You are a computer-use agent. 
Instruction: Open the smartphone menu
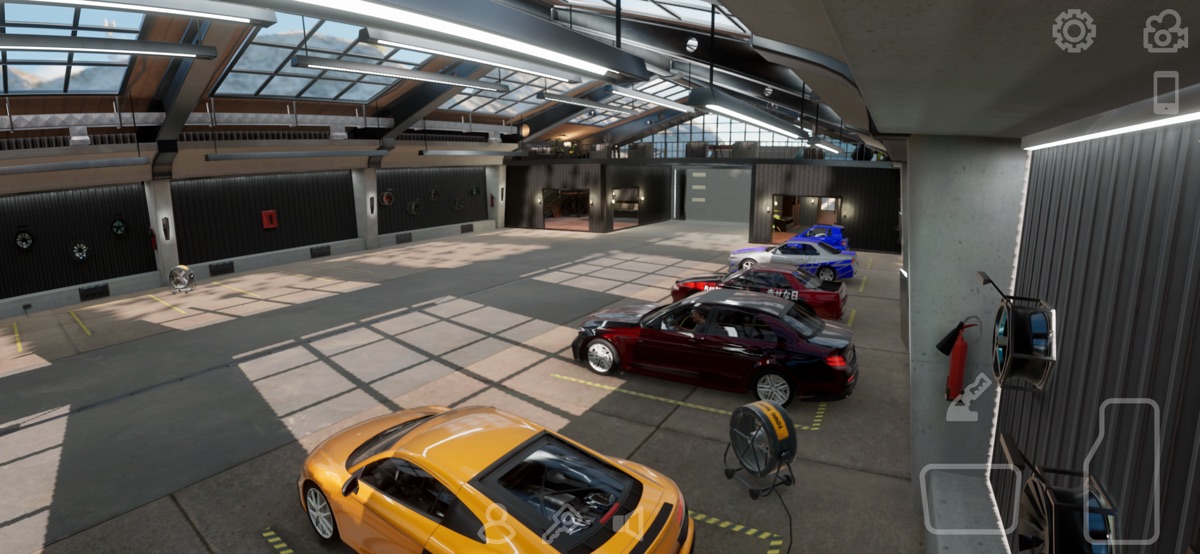[x=1166, y=92]
